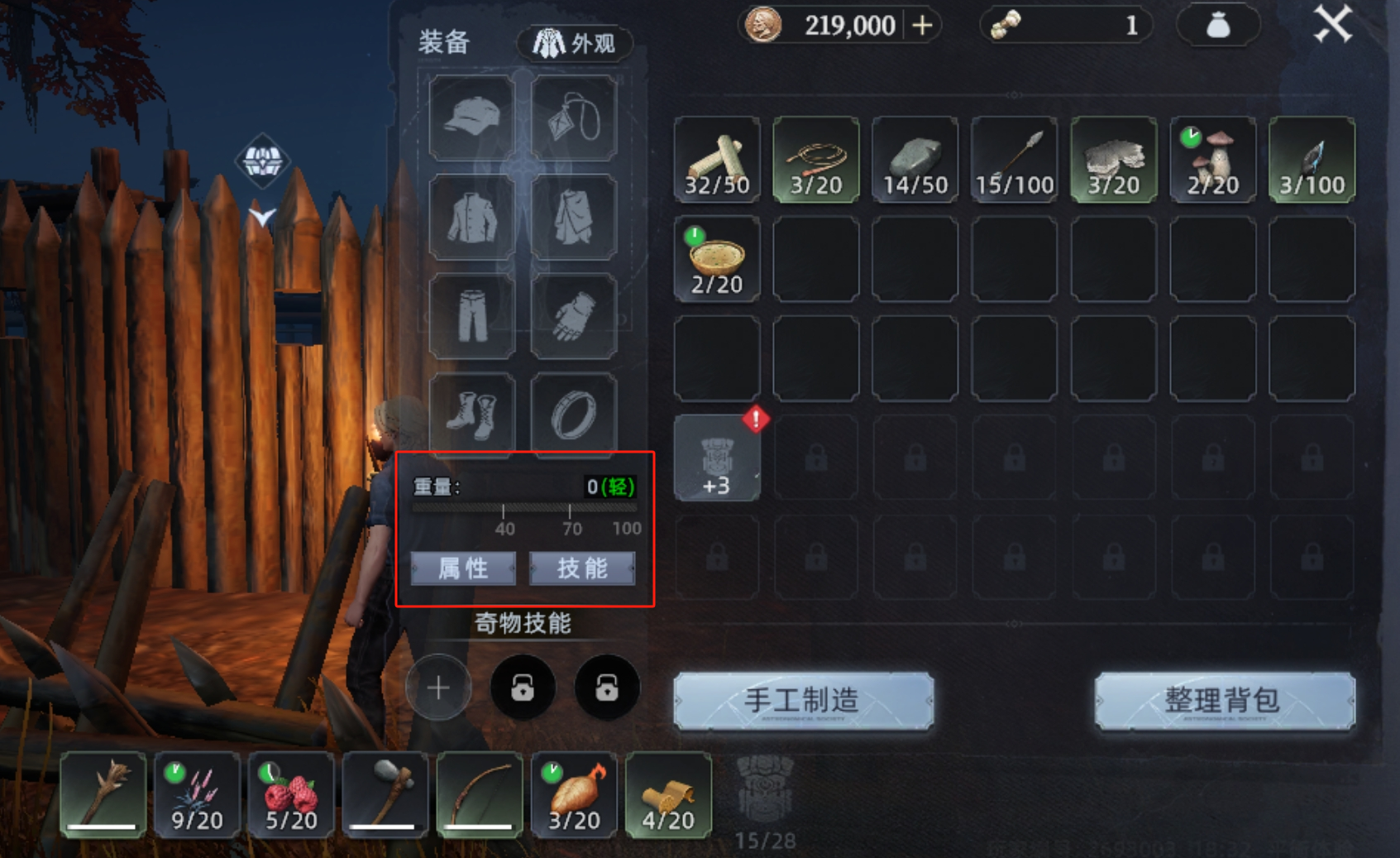This screenshot has height=858, width=1400.
Task: Select the mushroom stack in backpack
Action: click(x=1213, y=160)
